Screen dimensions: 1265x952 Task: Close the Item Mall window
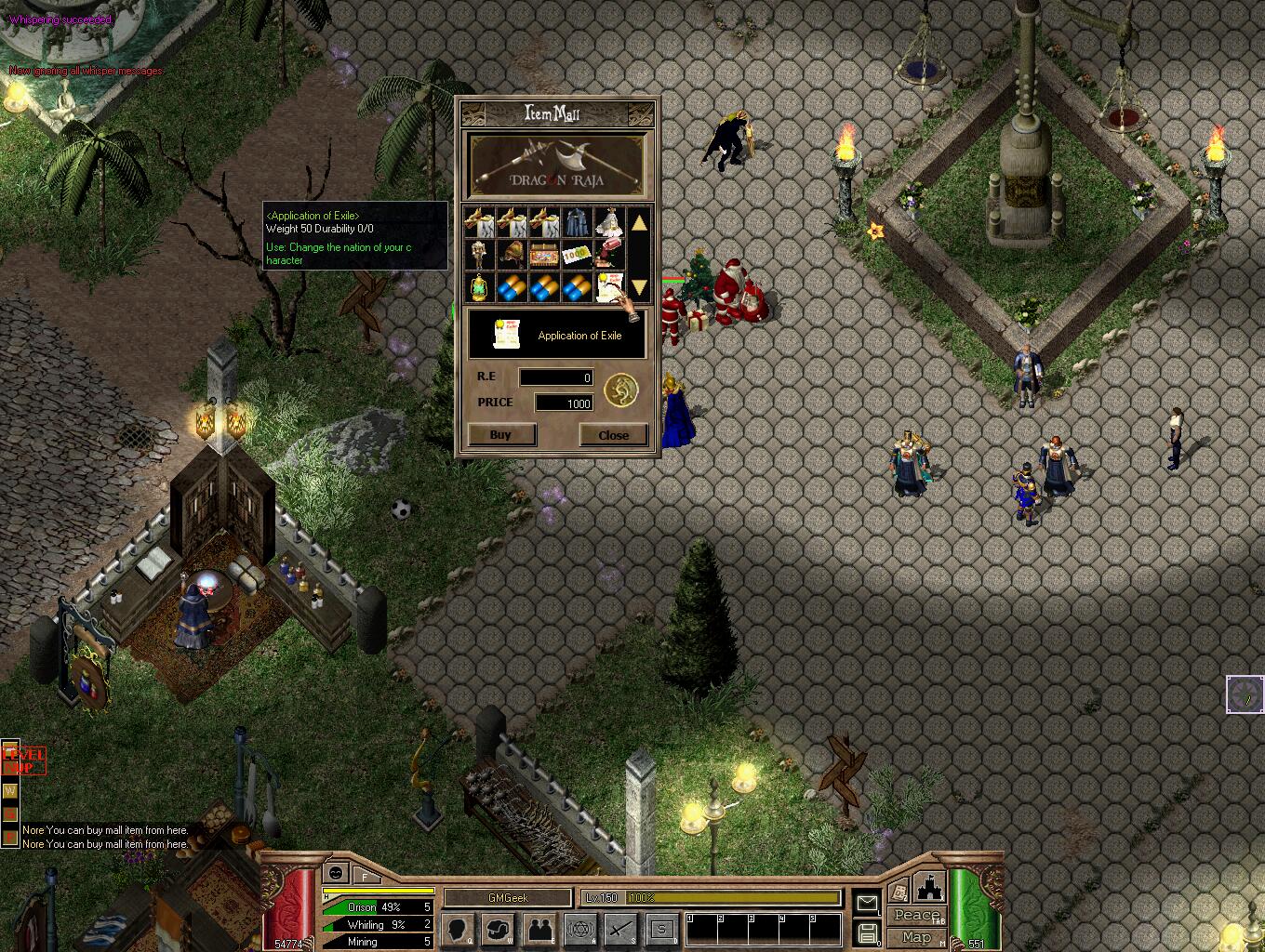point(613,434)
